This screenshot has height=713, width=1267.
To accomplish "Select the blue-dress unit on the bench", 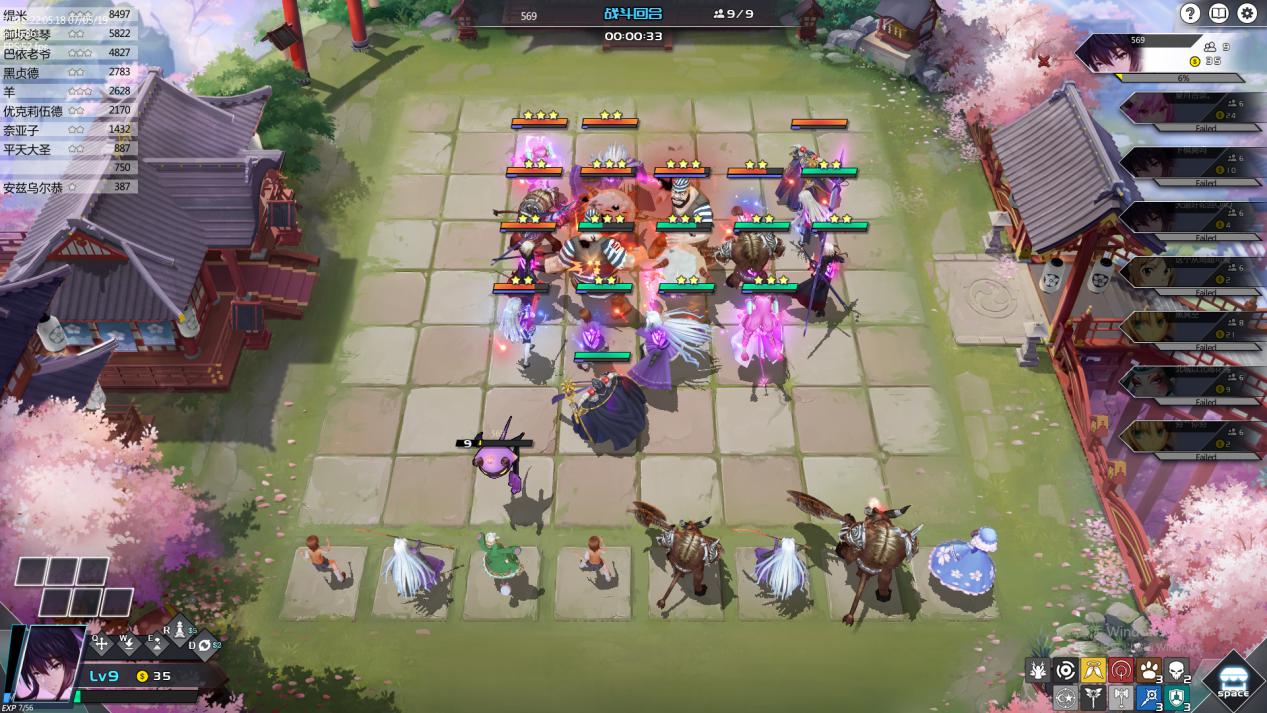I will [x=964, y=562].
